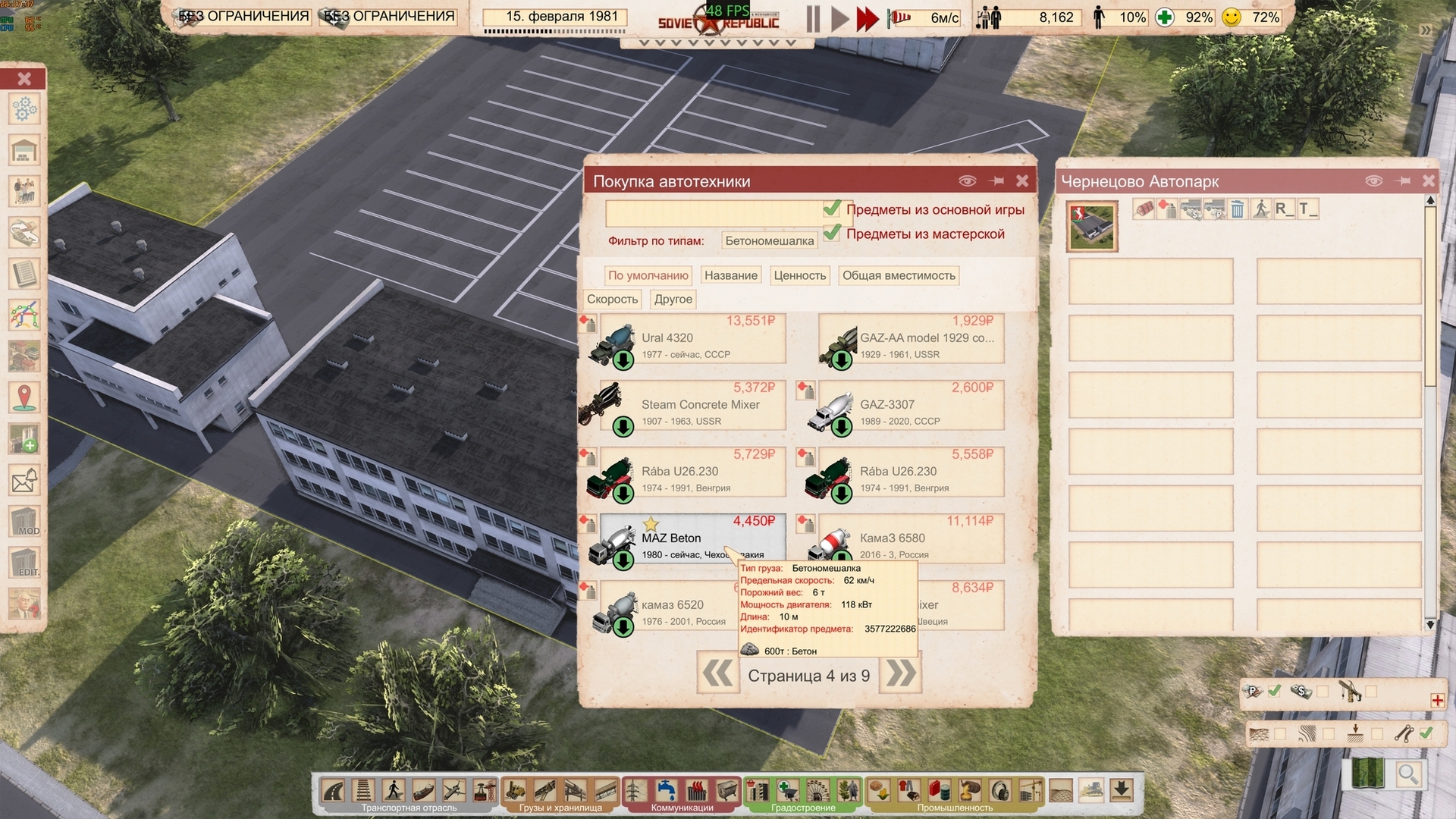Close the vehicle purchase window

point(1022,180)
